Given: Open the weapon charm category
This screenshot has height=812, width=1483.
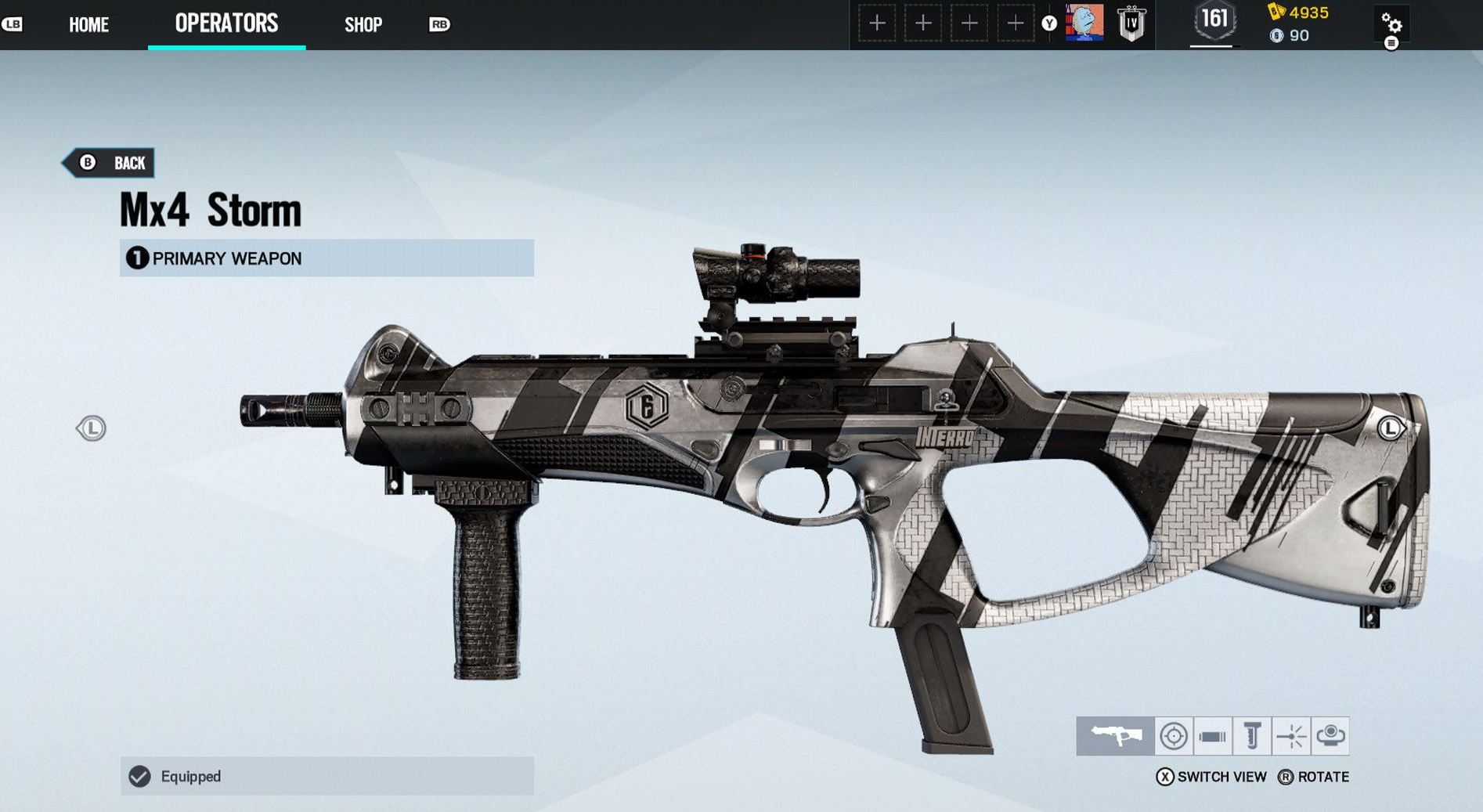Looking at the screenshot, I should click(x=1330, y=736).
